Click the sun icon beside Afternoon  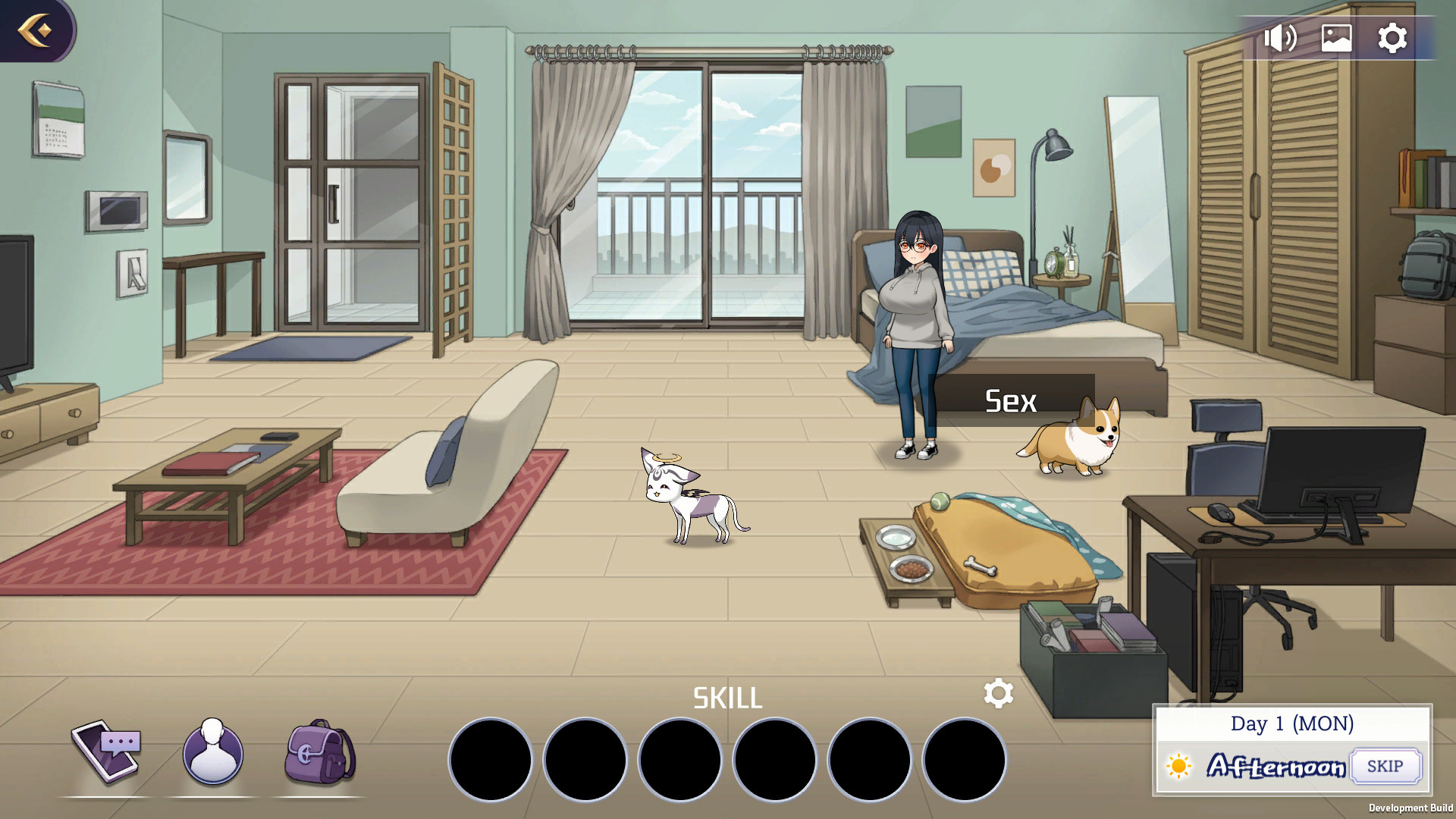click(1178, 767)
